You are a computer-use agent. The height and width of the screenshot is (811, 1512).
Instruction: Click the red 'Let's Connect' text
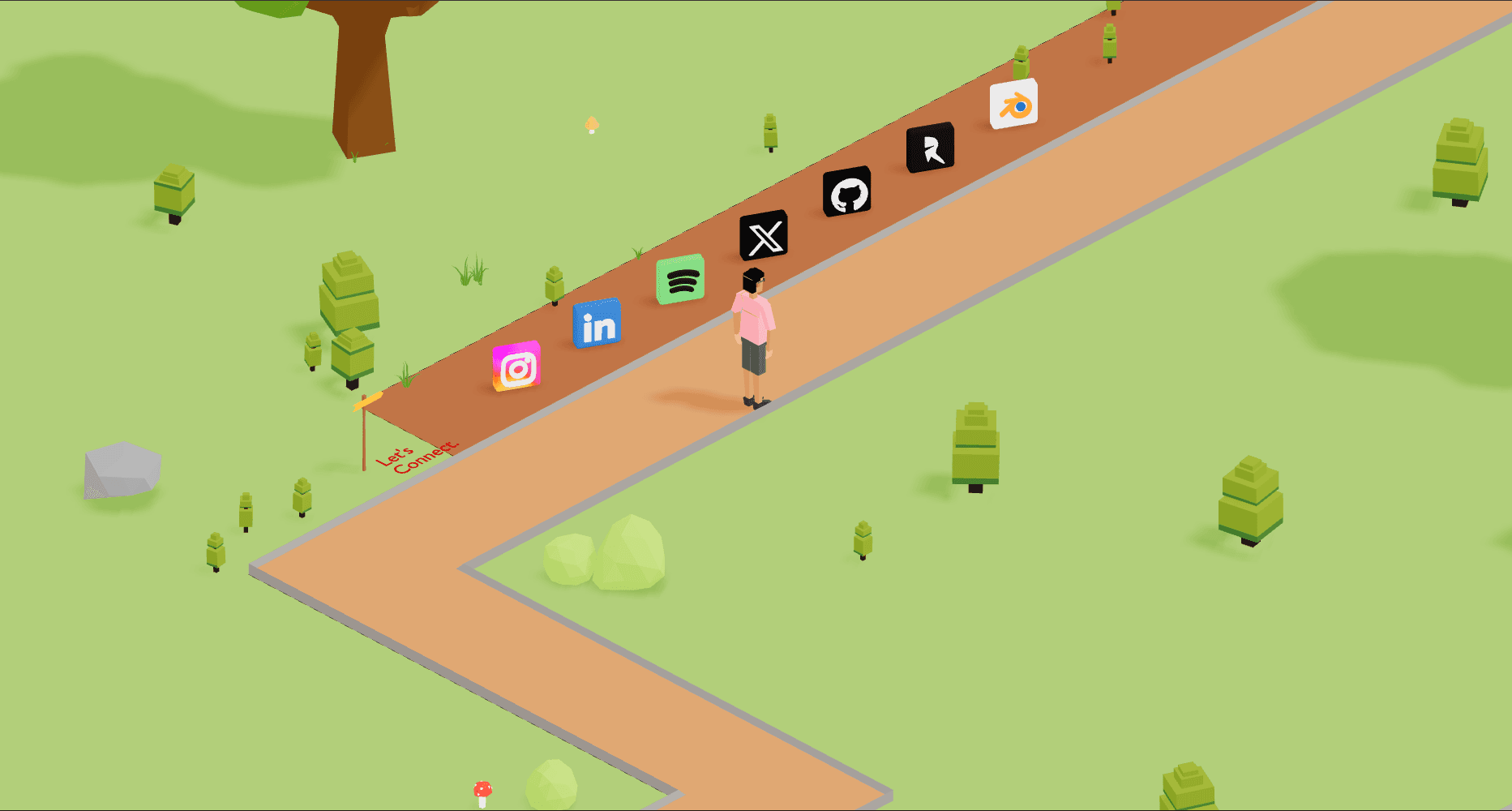pyautogui.click(x=418, y=458)
